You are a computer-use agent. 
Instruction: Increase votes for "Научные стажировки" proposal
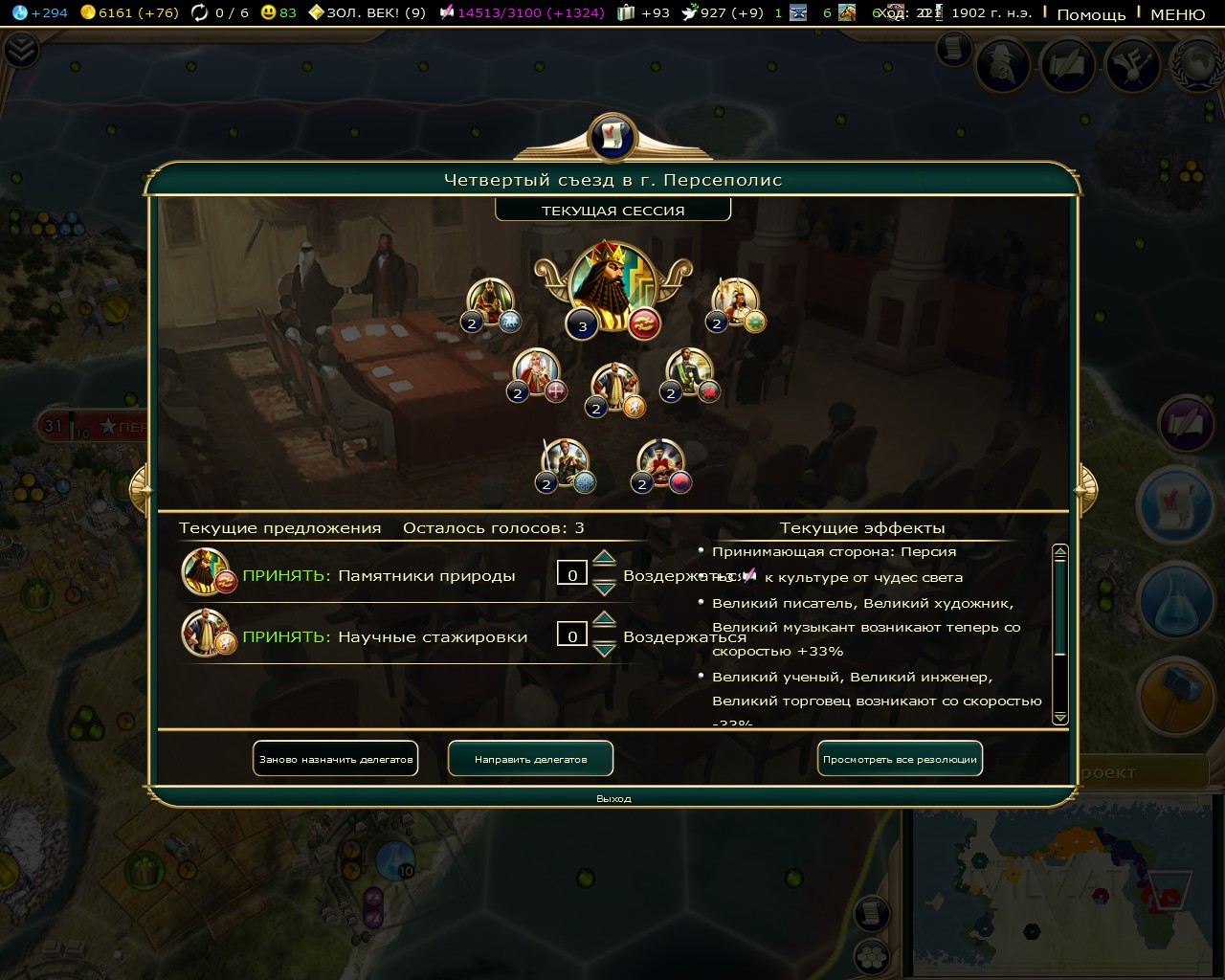pyautogui.click(x=604, y=619)
